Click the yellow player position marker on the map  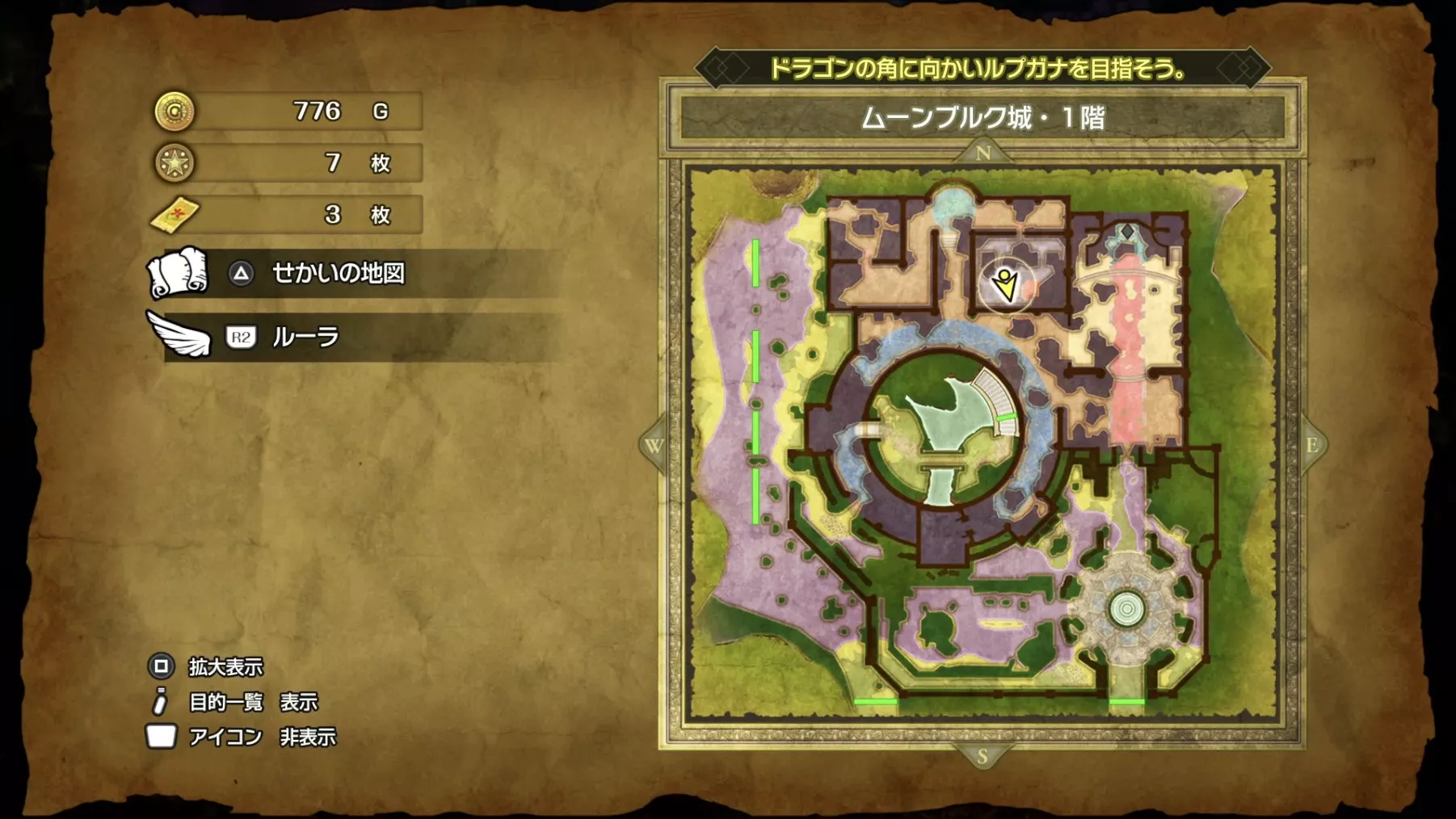click(1004, 286)
